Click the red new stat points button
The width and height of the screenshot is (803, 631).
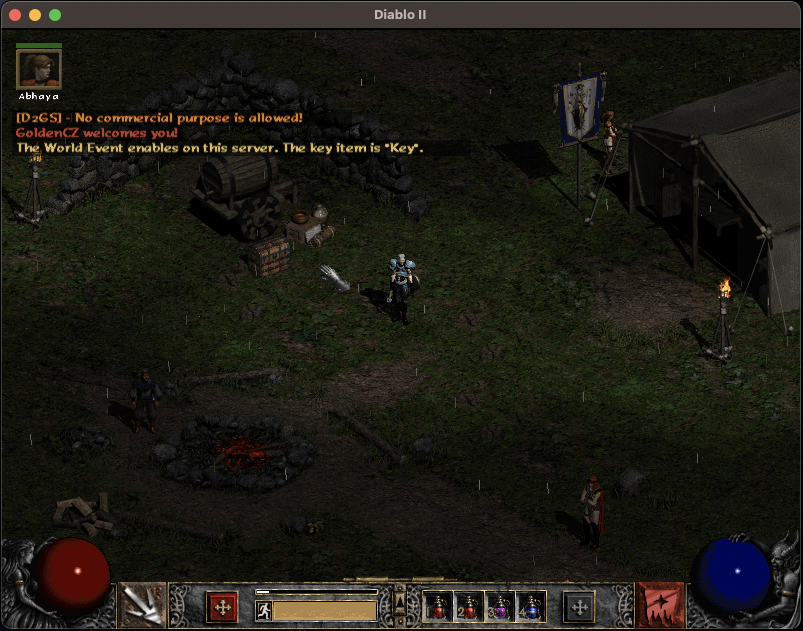[x=222, y=606]
